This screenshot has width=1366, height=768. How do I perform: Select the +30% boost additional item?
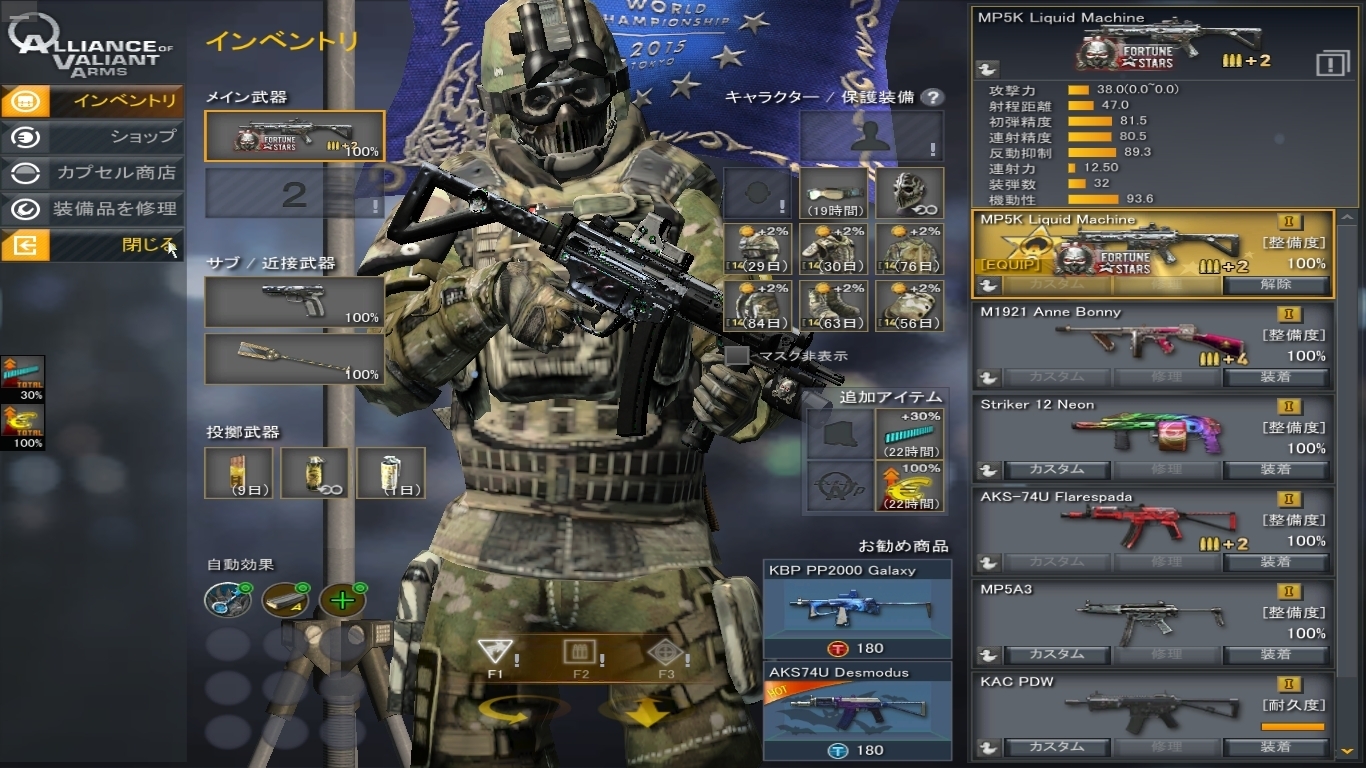click(910, 433)
